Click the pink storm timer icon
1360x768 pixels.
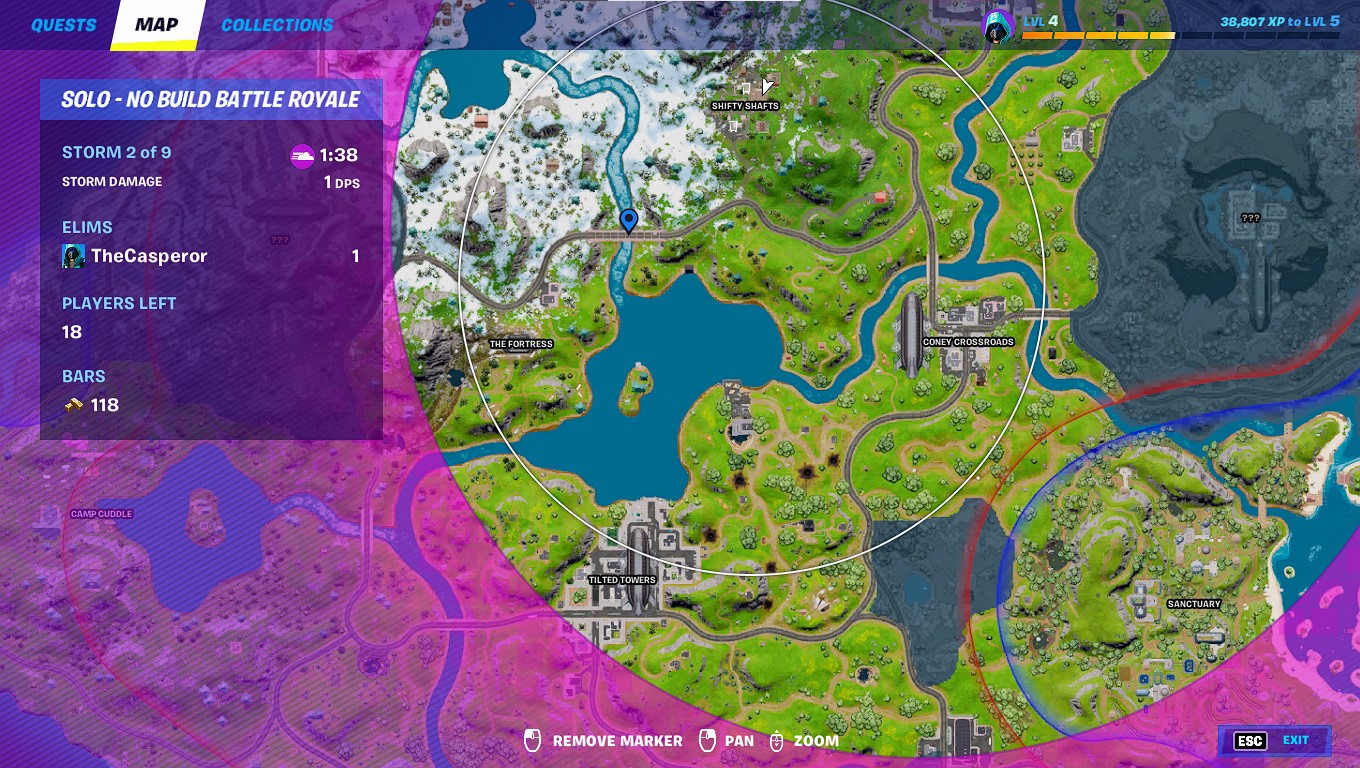(x=302, y=155)
